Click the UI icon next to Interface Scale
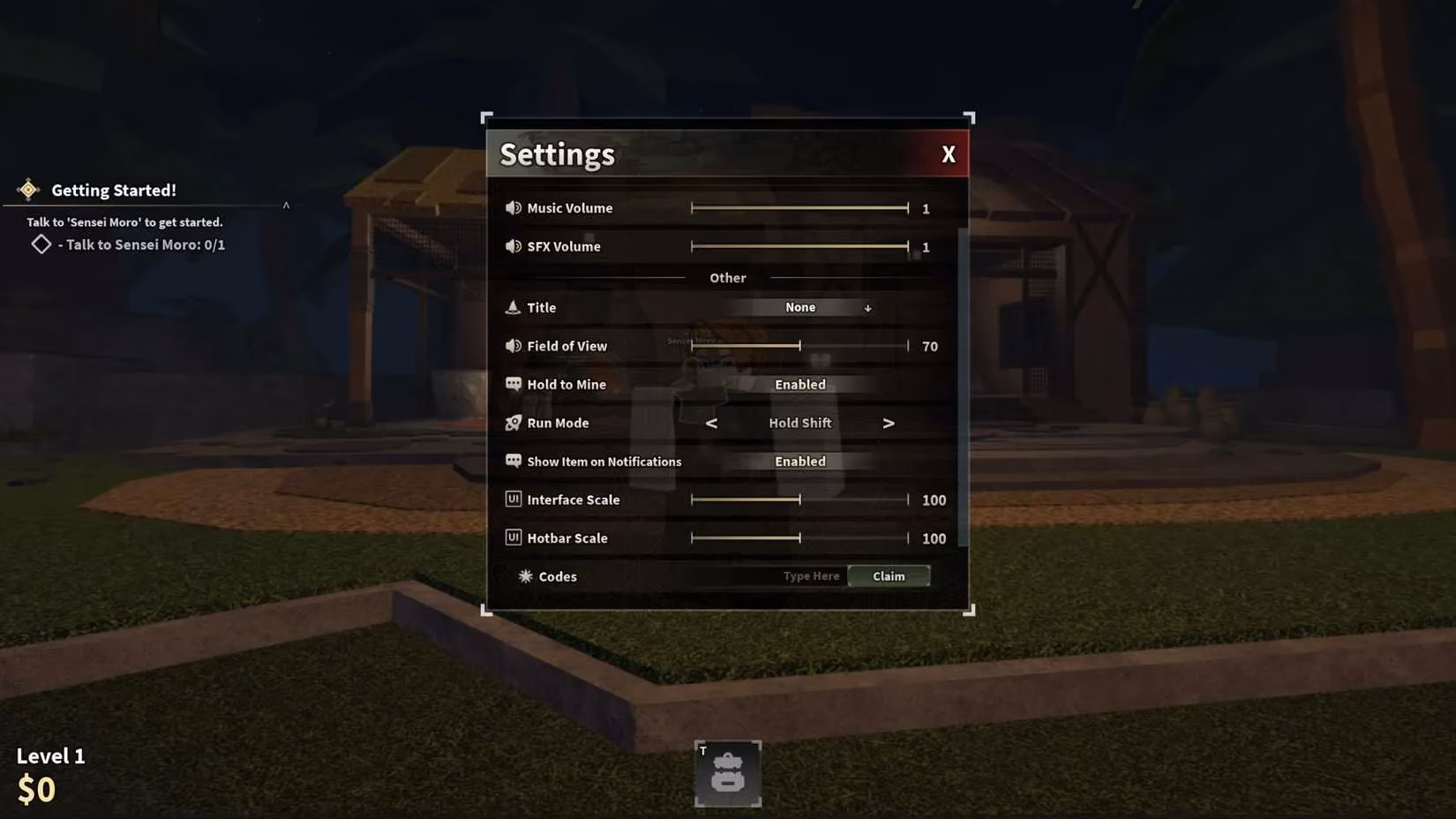The width and height of the screenshot is (1456, 819). coord(514,499)
